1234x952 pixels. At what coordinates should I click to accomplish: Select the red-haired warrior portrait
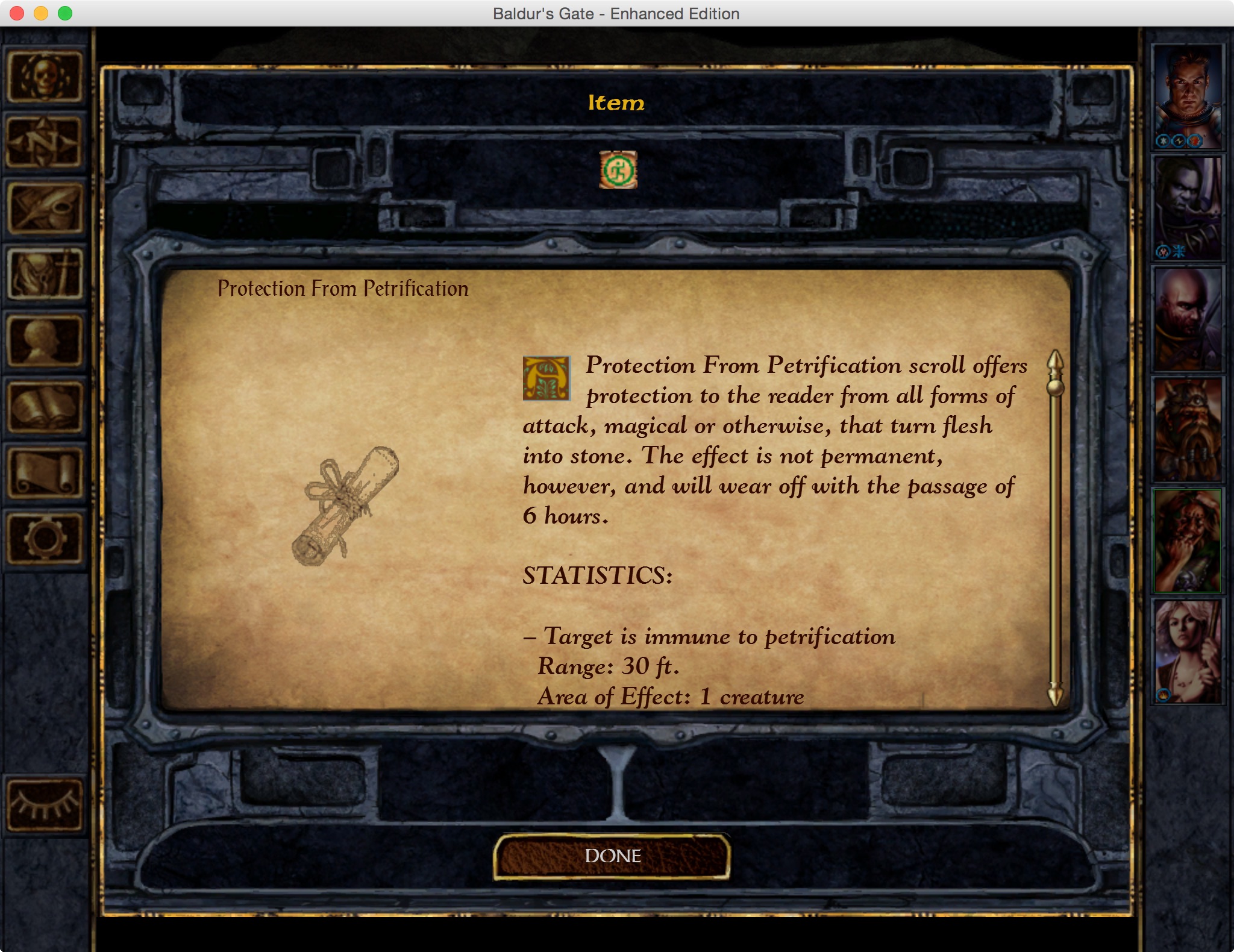[x=1187, y=96]
